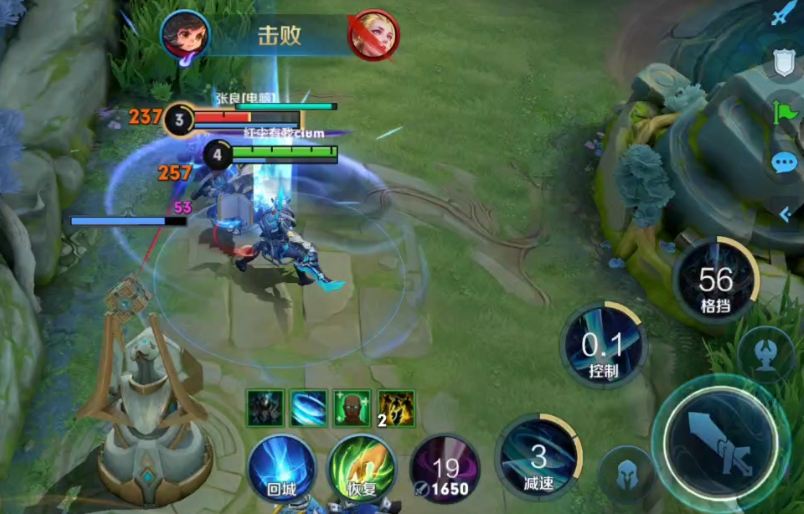Viewport: 804px width, 514px height.
Task: Open the chat speech bubble
Action: tap(784, 163)
